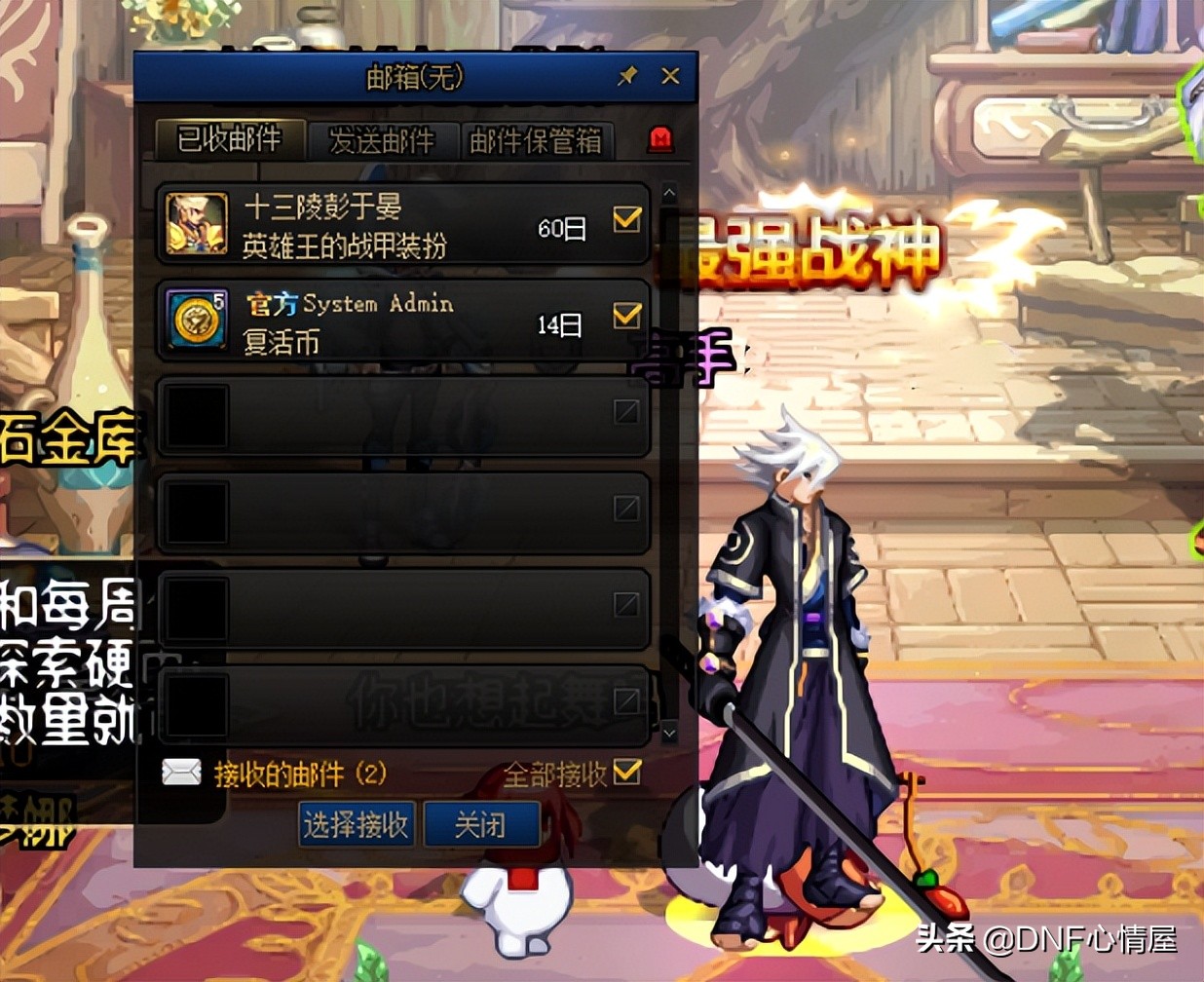Pin the mailbox window

tap(627, 76)
